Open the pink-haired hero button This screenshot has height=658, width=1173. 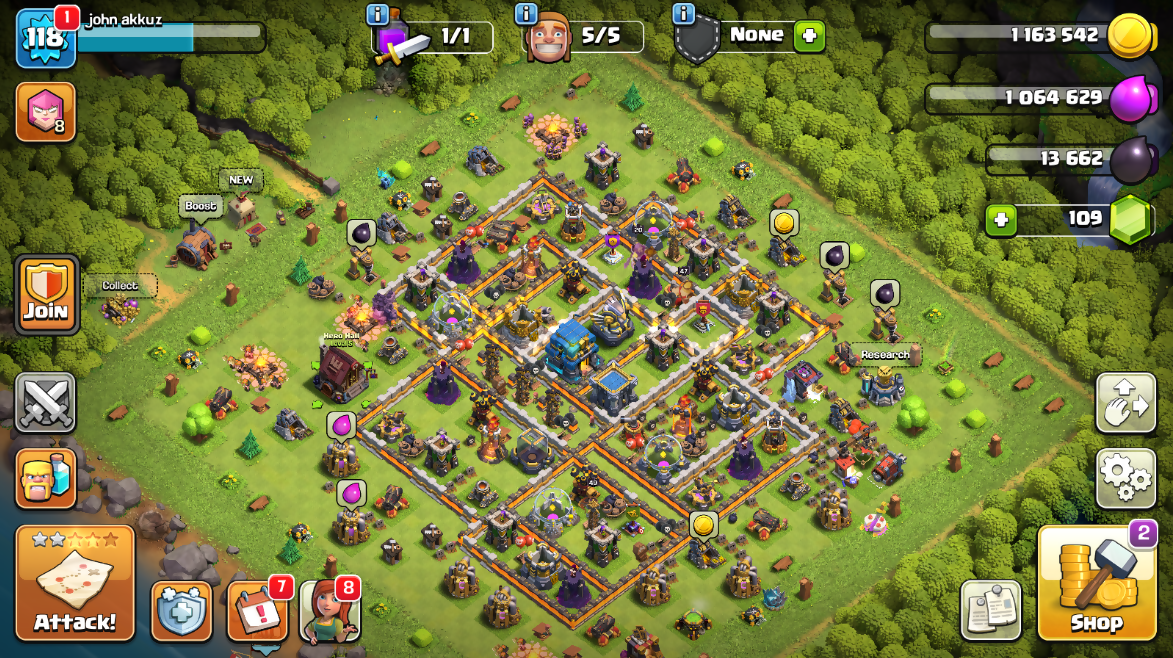coord(46,111)
